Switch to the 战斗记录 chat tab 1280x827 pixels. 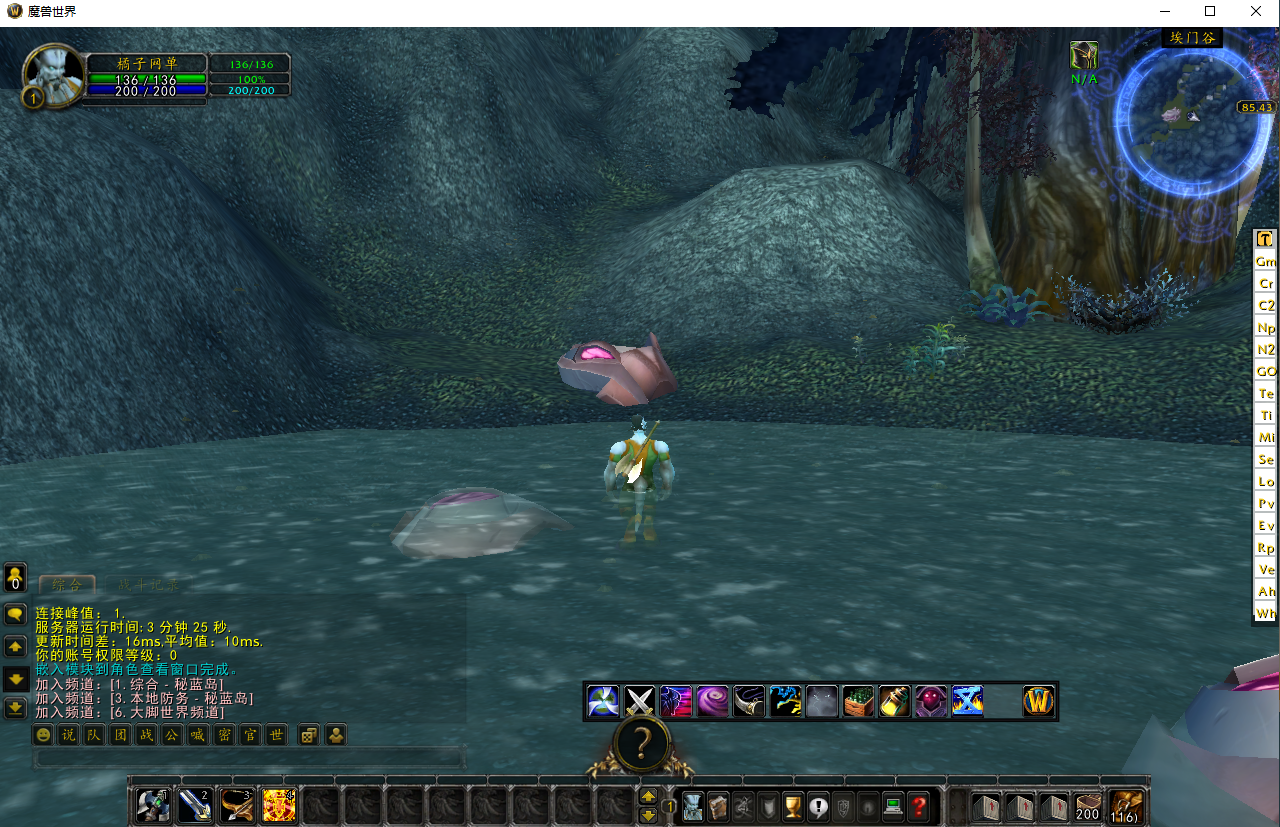click(x=146, y=585)
